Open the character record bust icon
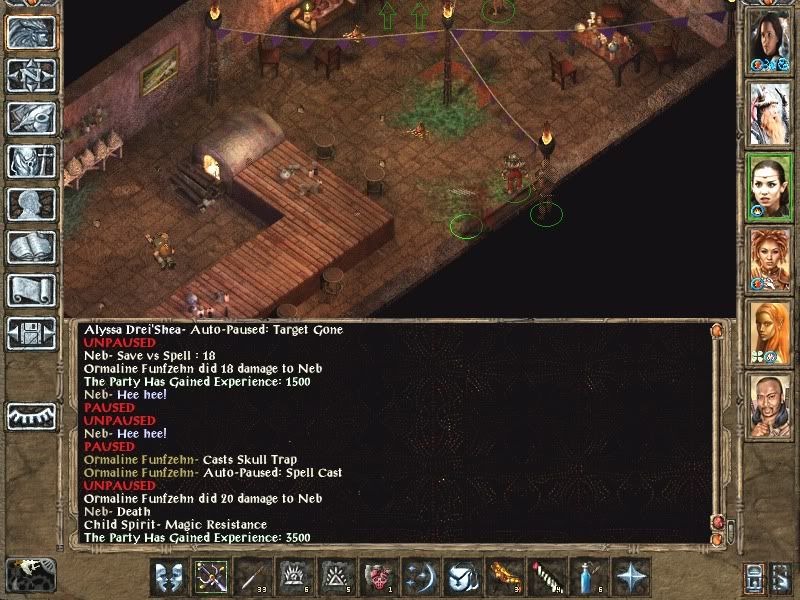The height and width of the screenshot is (600, 800). tap(30, 204)
